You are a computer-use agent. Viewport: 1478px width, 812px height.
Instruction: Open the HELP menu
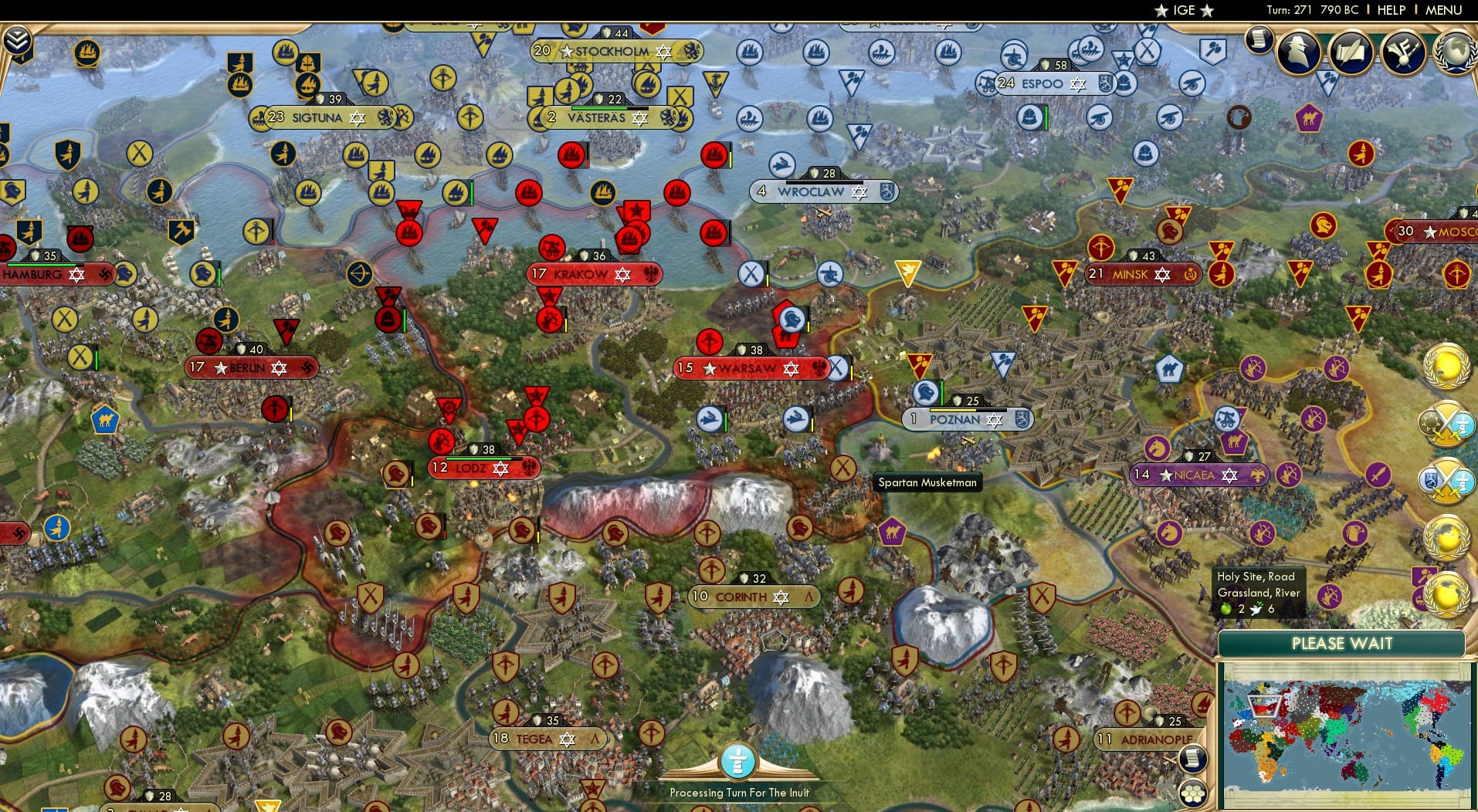1390,10
